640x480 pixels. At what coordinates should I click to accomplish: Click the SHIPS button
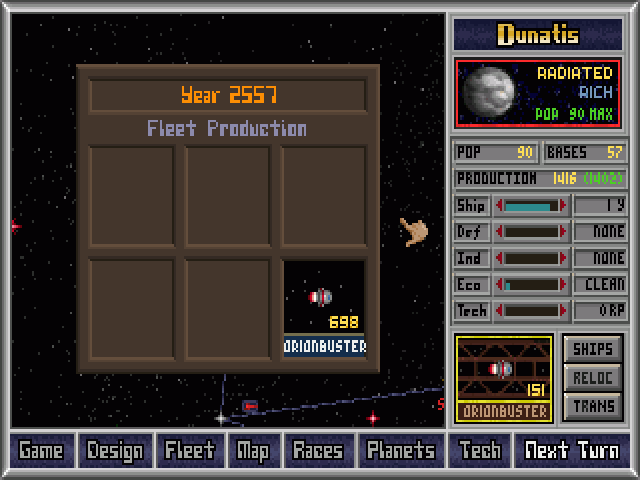(593, 349)
